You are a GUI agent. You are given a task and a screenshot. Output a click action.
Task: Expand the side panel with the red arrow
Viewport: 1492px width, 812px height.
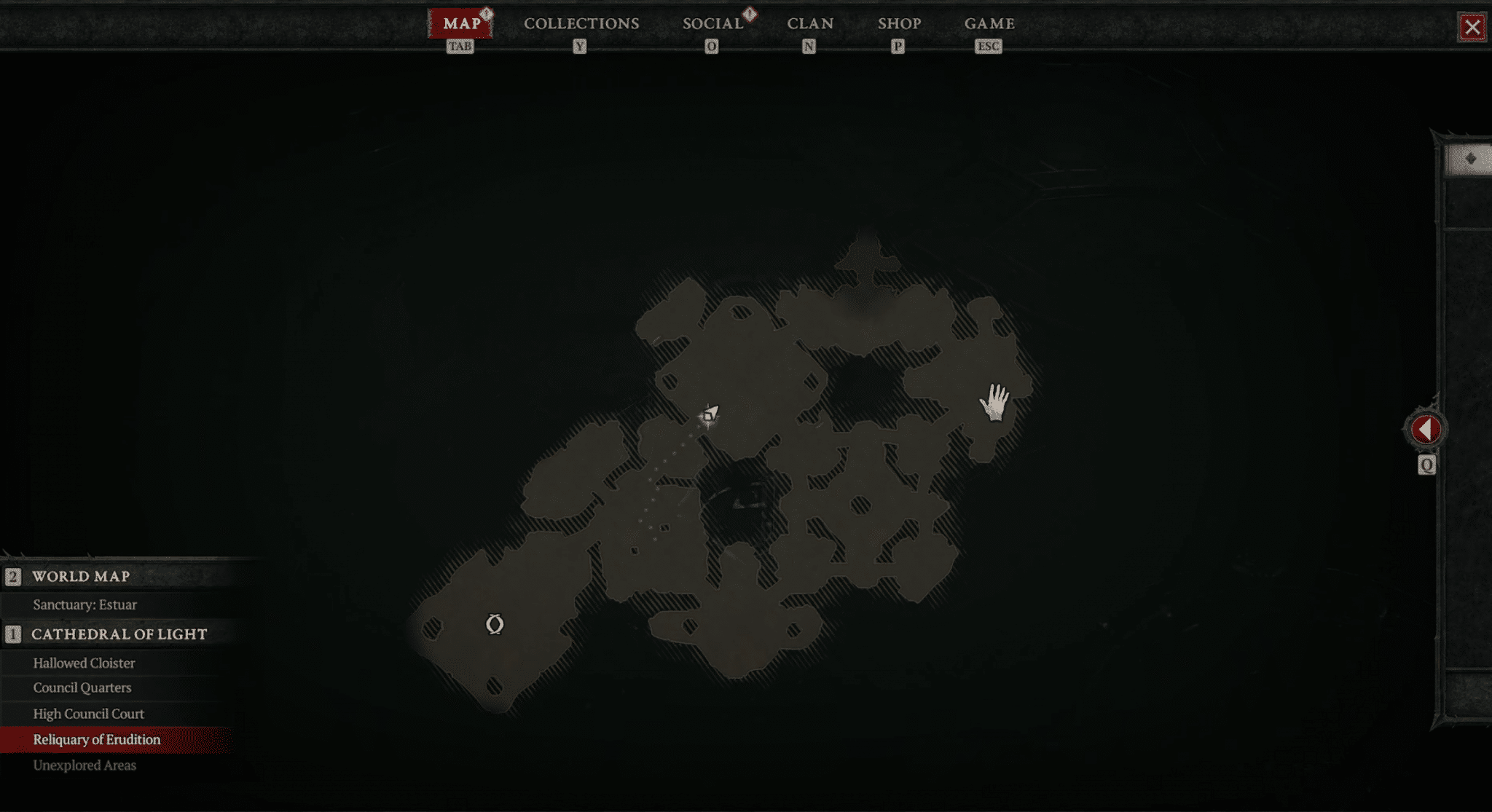[1426, 430]
